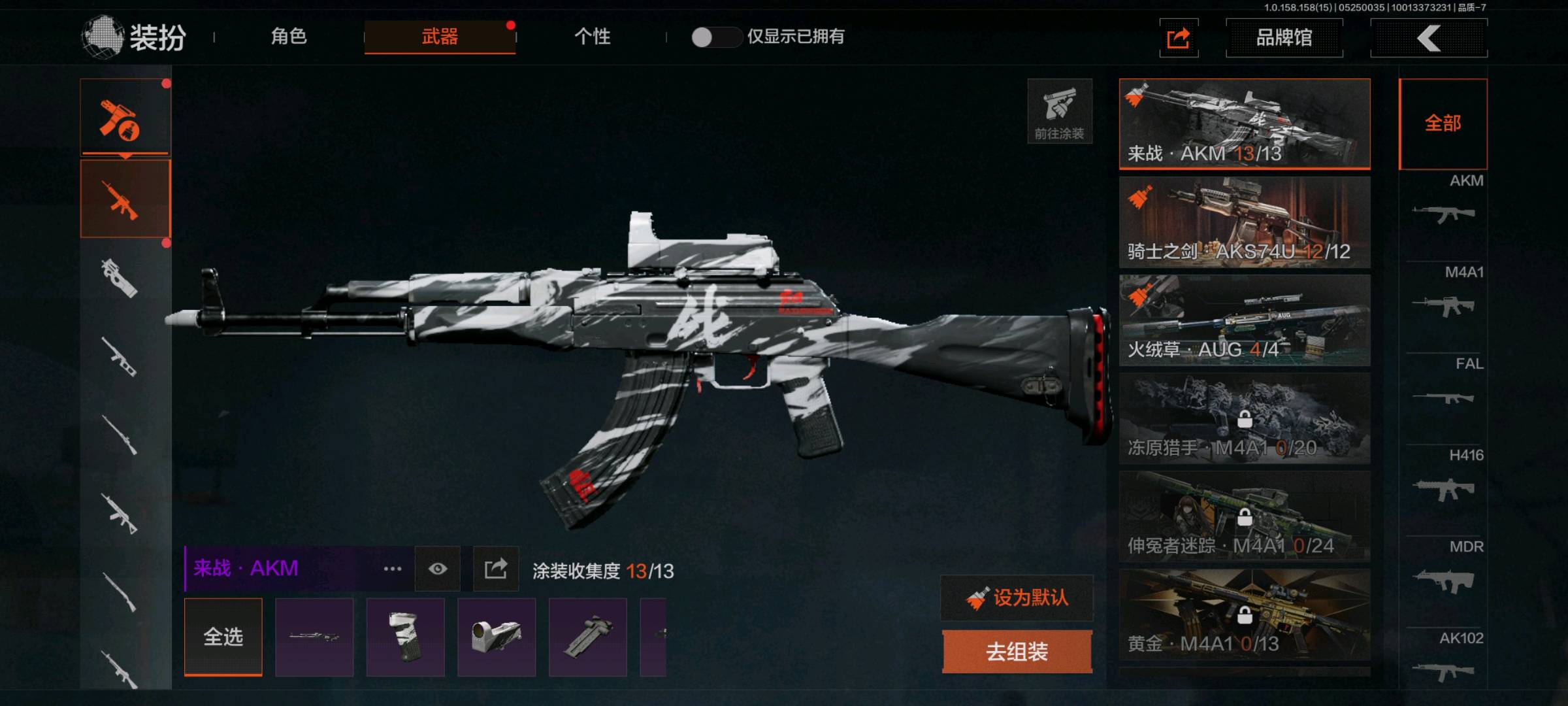This screenshot has height=706, width=1568.
Task: Click the share icon in top bar
Action: 1179,38
